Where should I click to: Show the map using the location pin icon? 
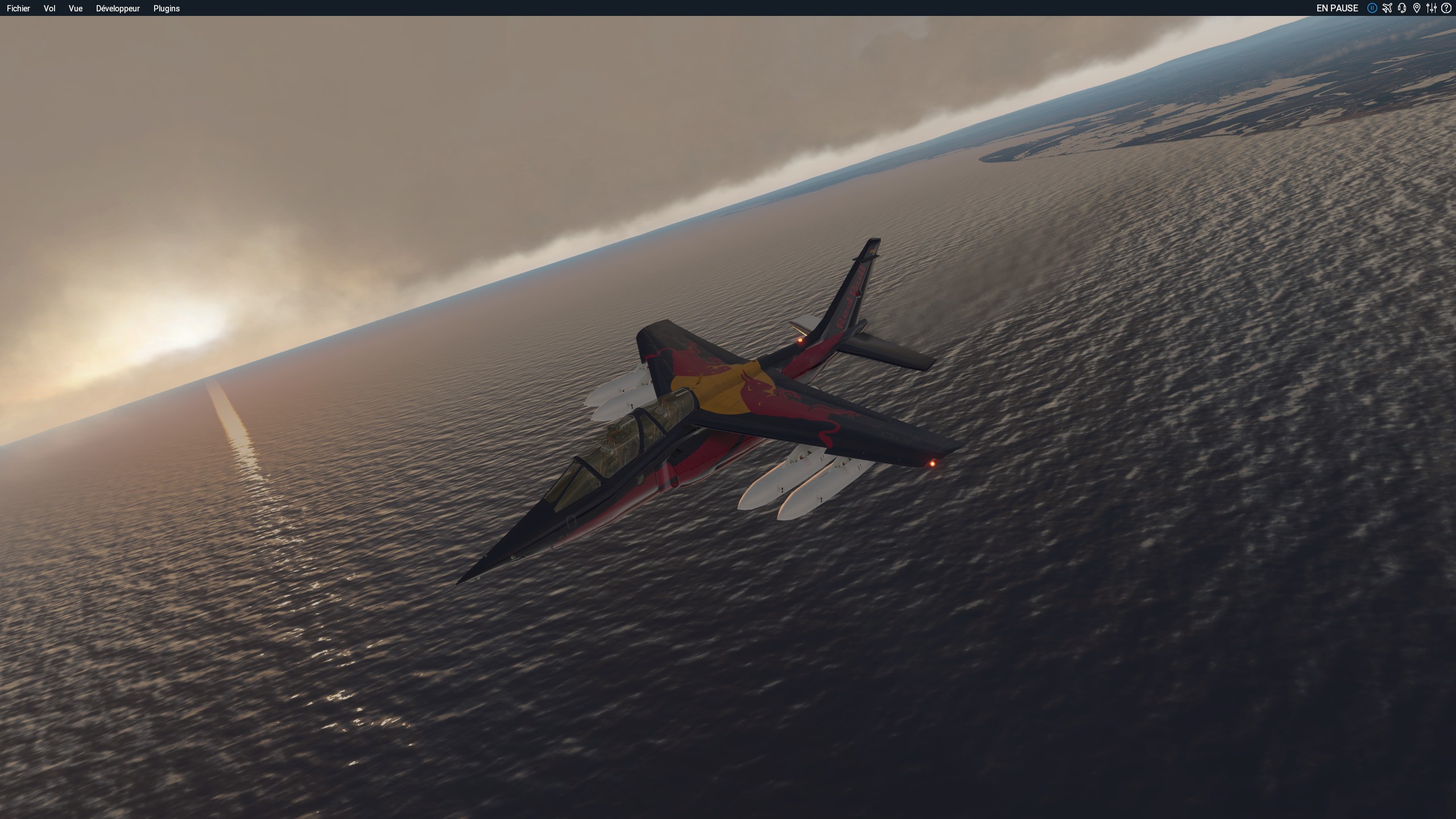(1417, 8)
